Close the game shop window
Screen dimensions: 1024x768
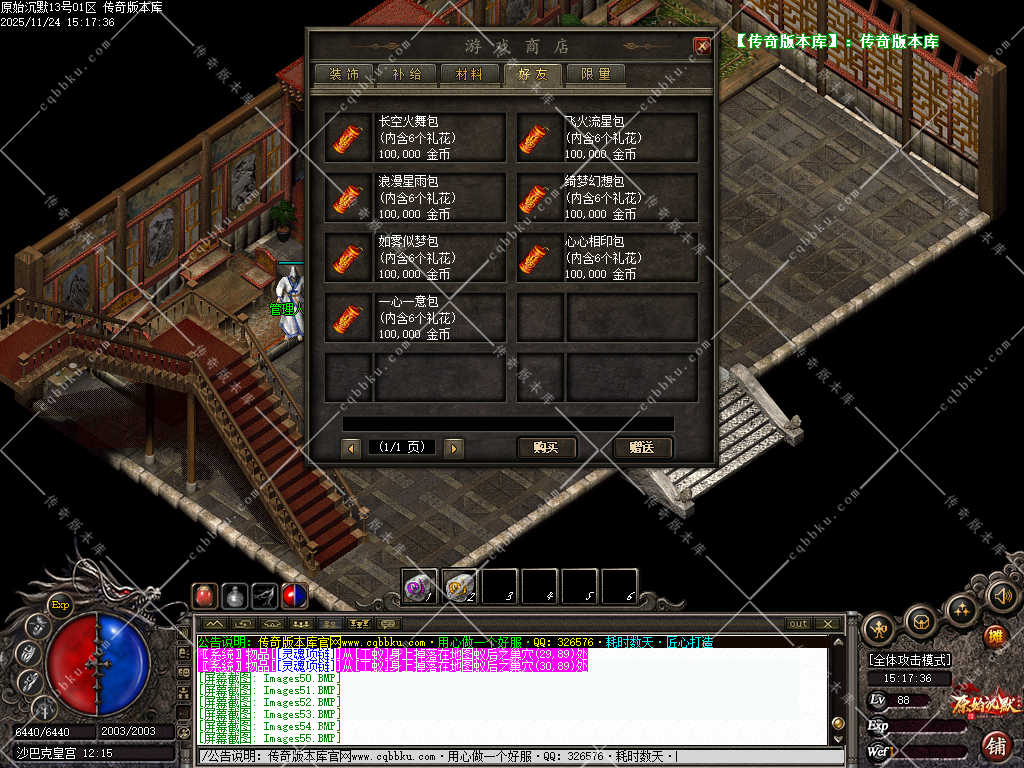(702, 46)
